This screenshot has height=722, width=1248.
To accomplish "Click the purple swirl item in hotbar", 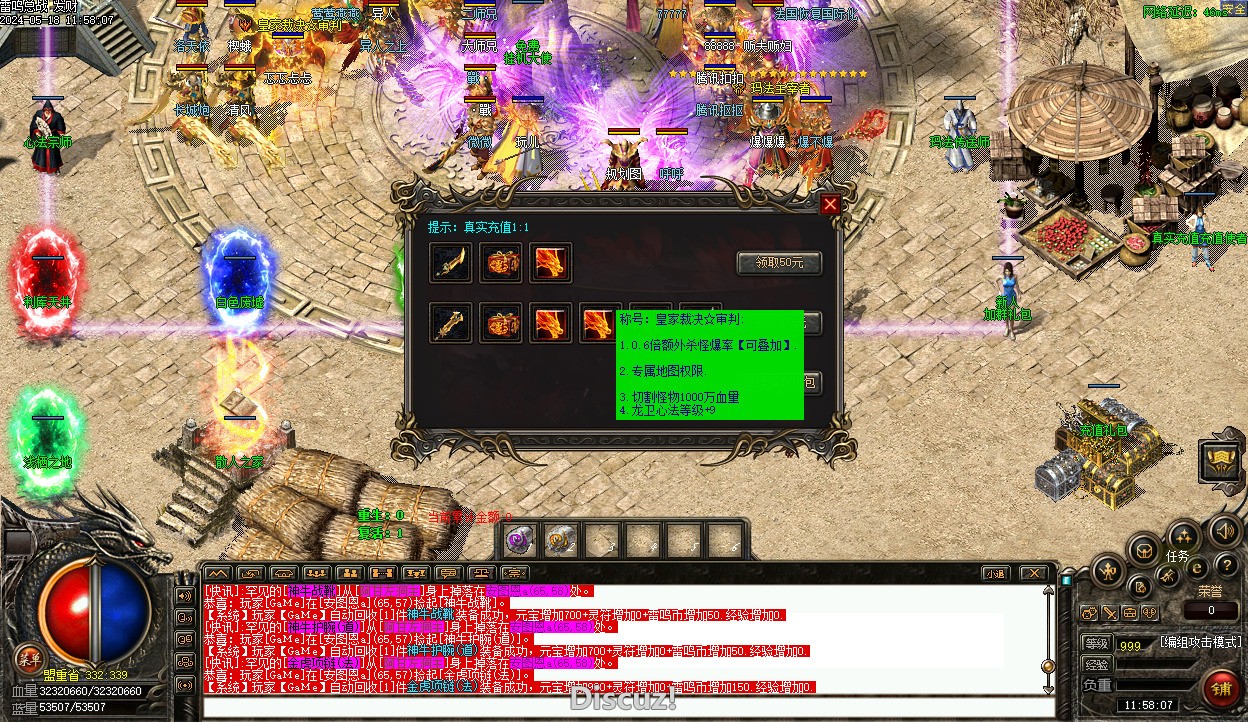I will 519,540.
